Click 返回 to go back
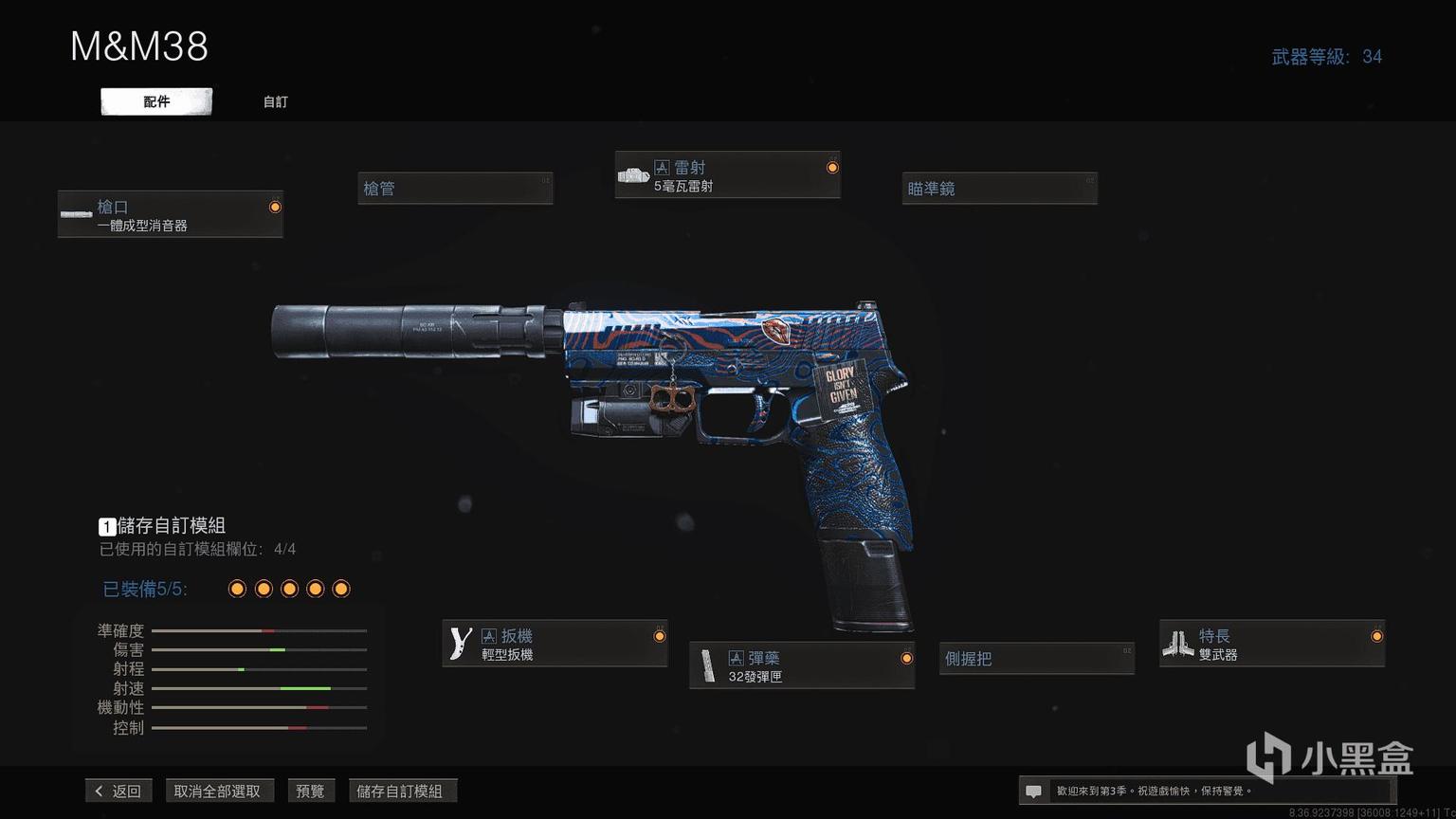 point(118,791)
